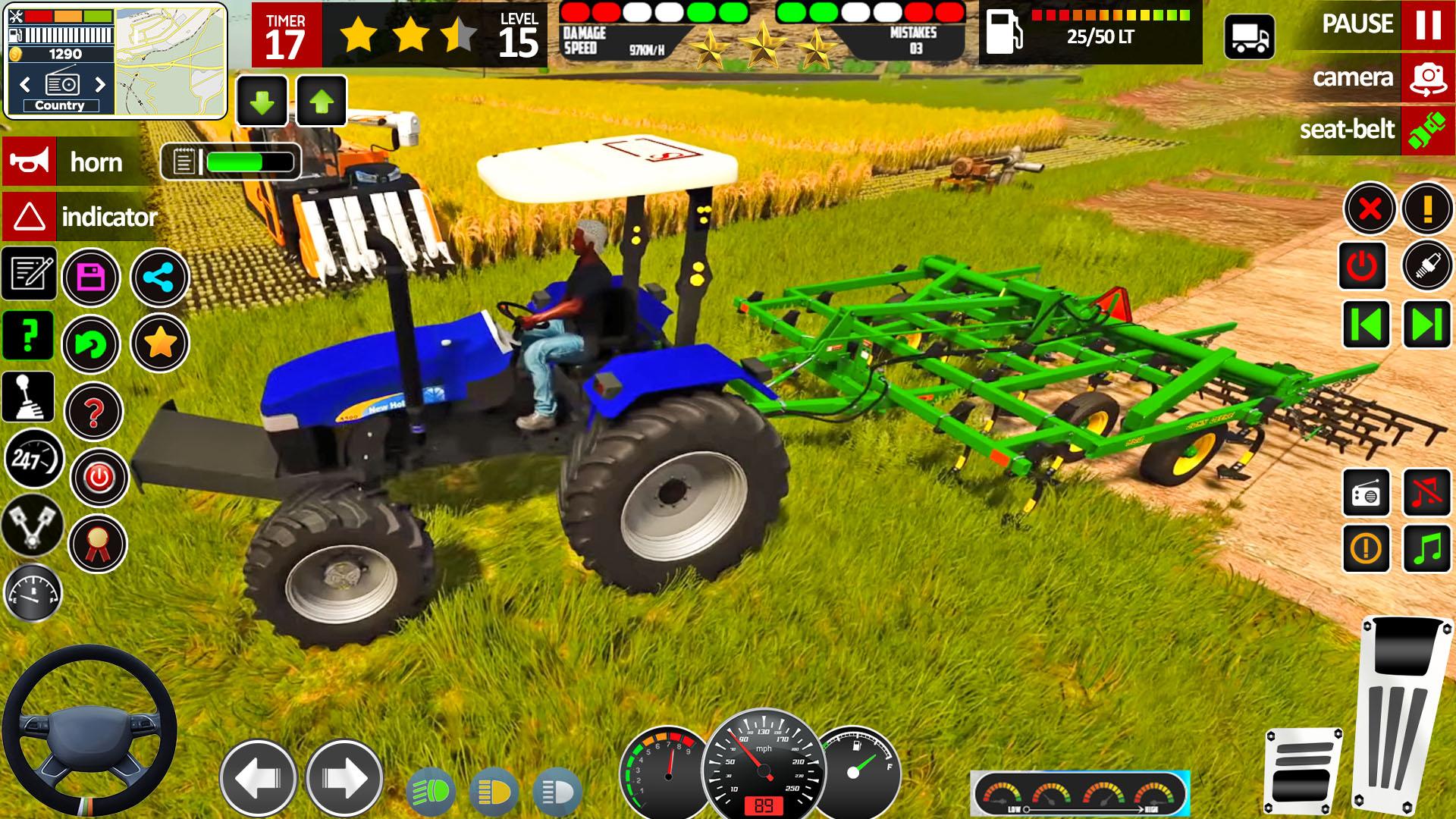Honk the horn

tap(29, 162)
